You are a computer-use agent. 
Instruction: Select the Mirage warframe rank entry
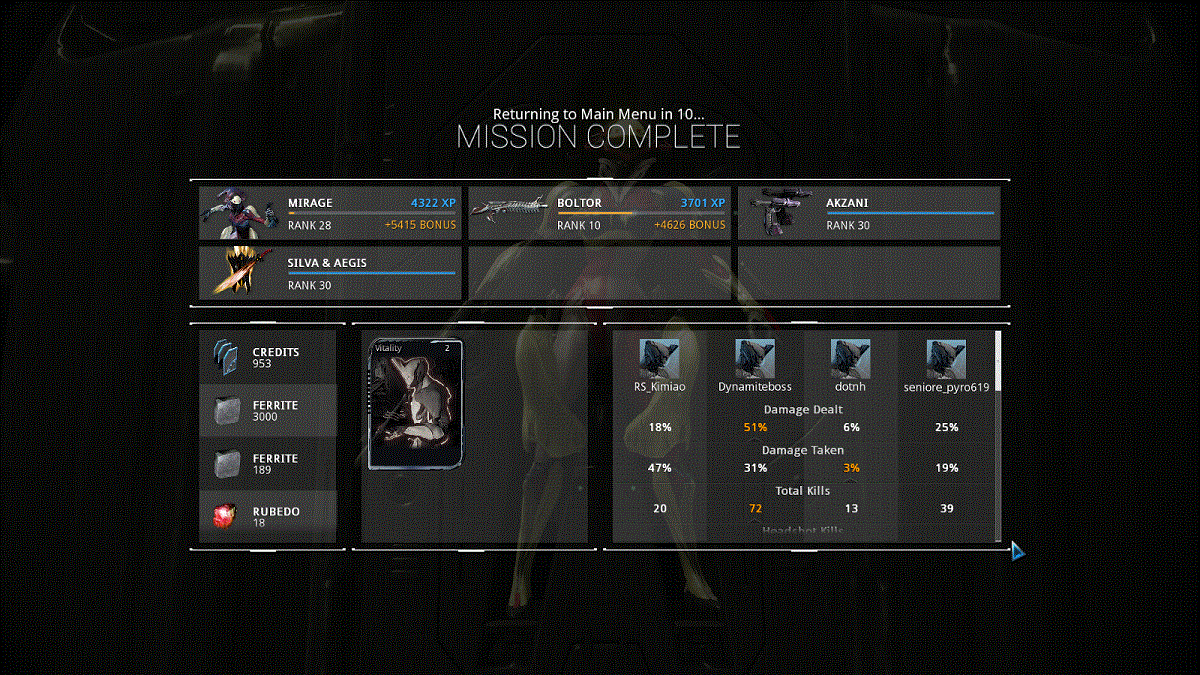pyautogui.click(x=330, y=213)
